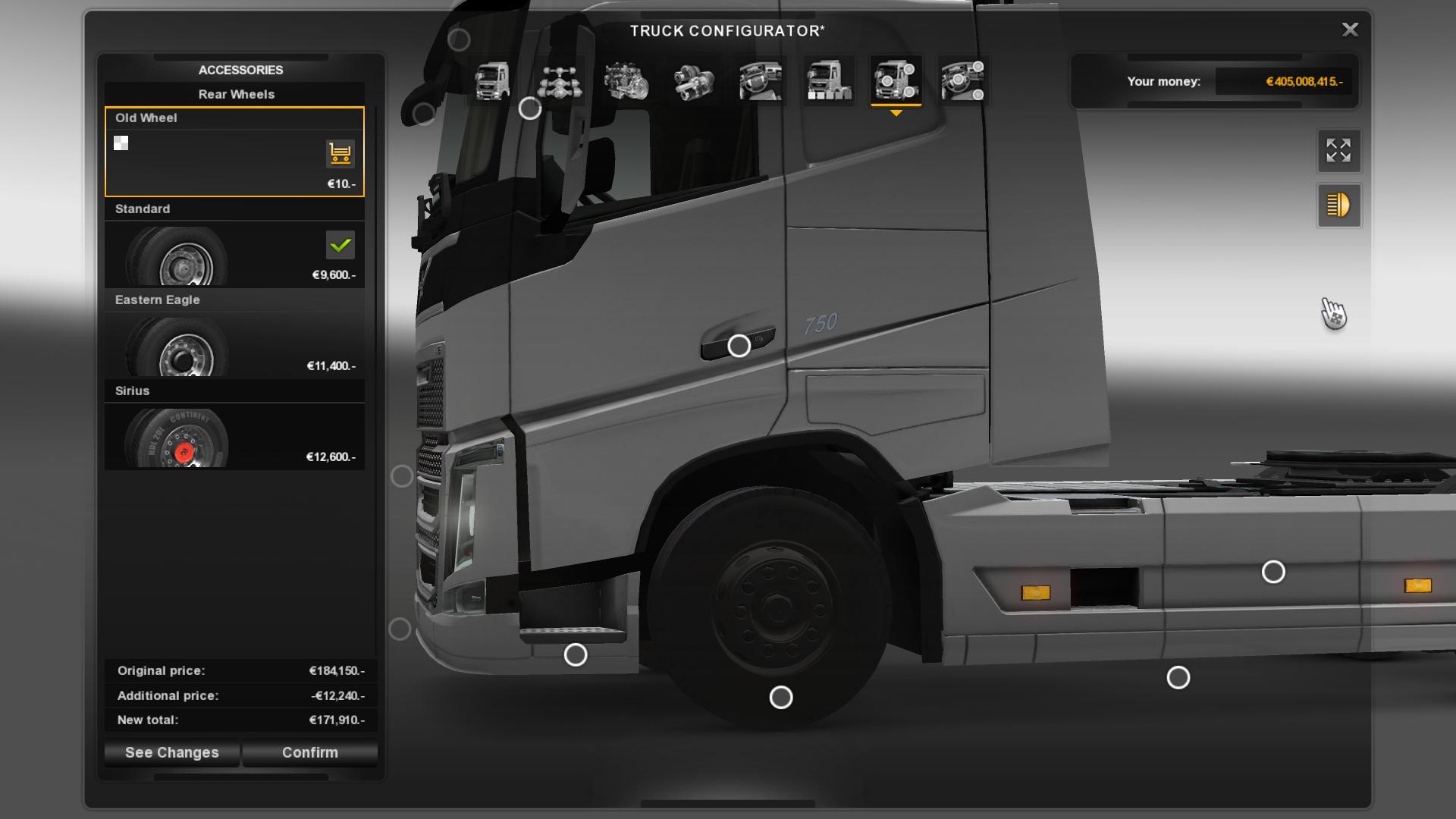Click the front wheel accessory node

(780, 697)
